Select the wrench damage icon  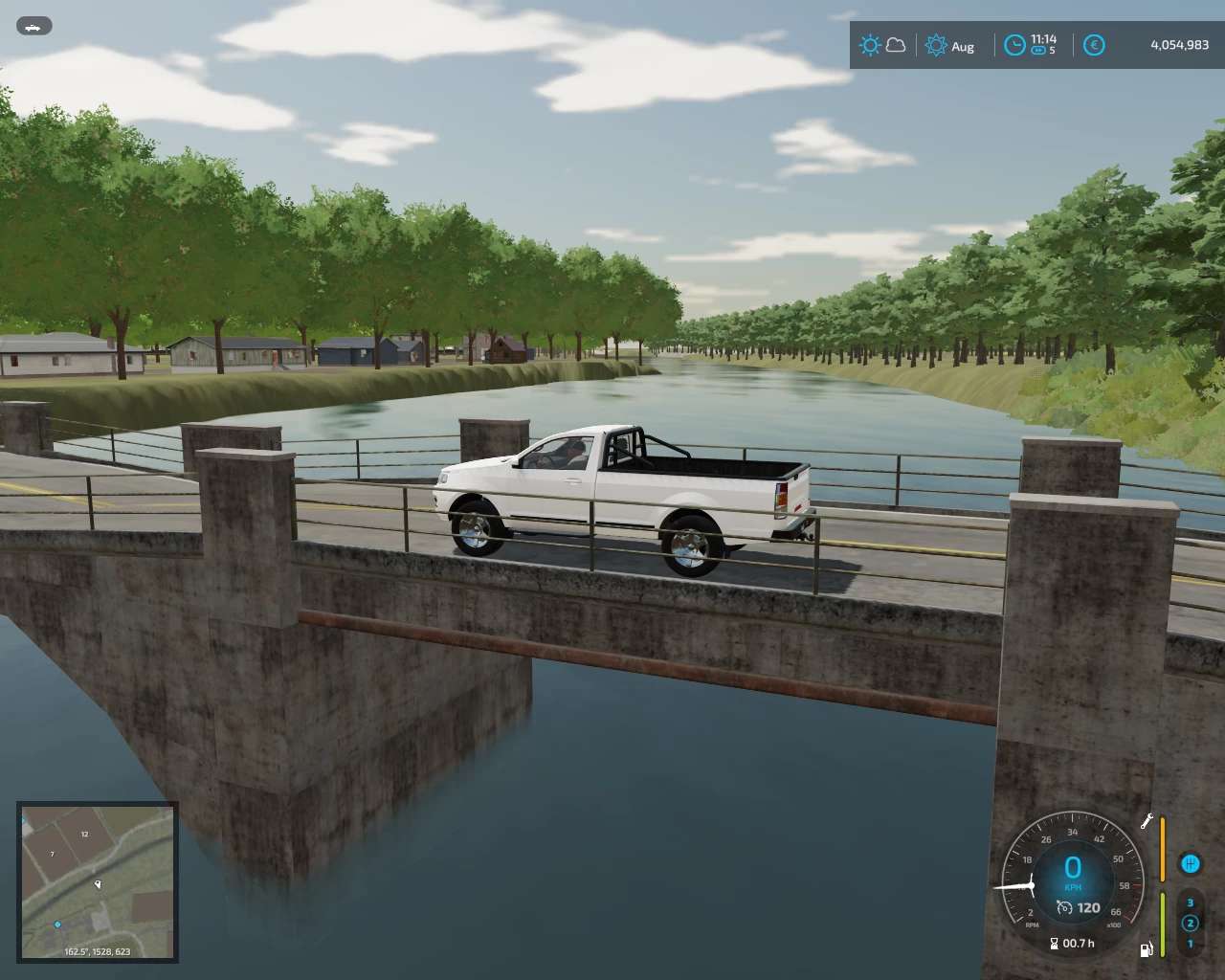click(x=1146, y=821)
